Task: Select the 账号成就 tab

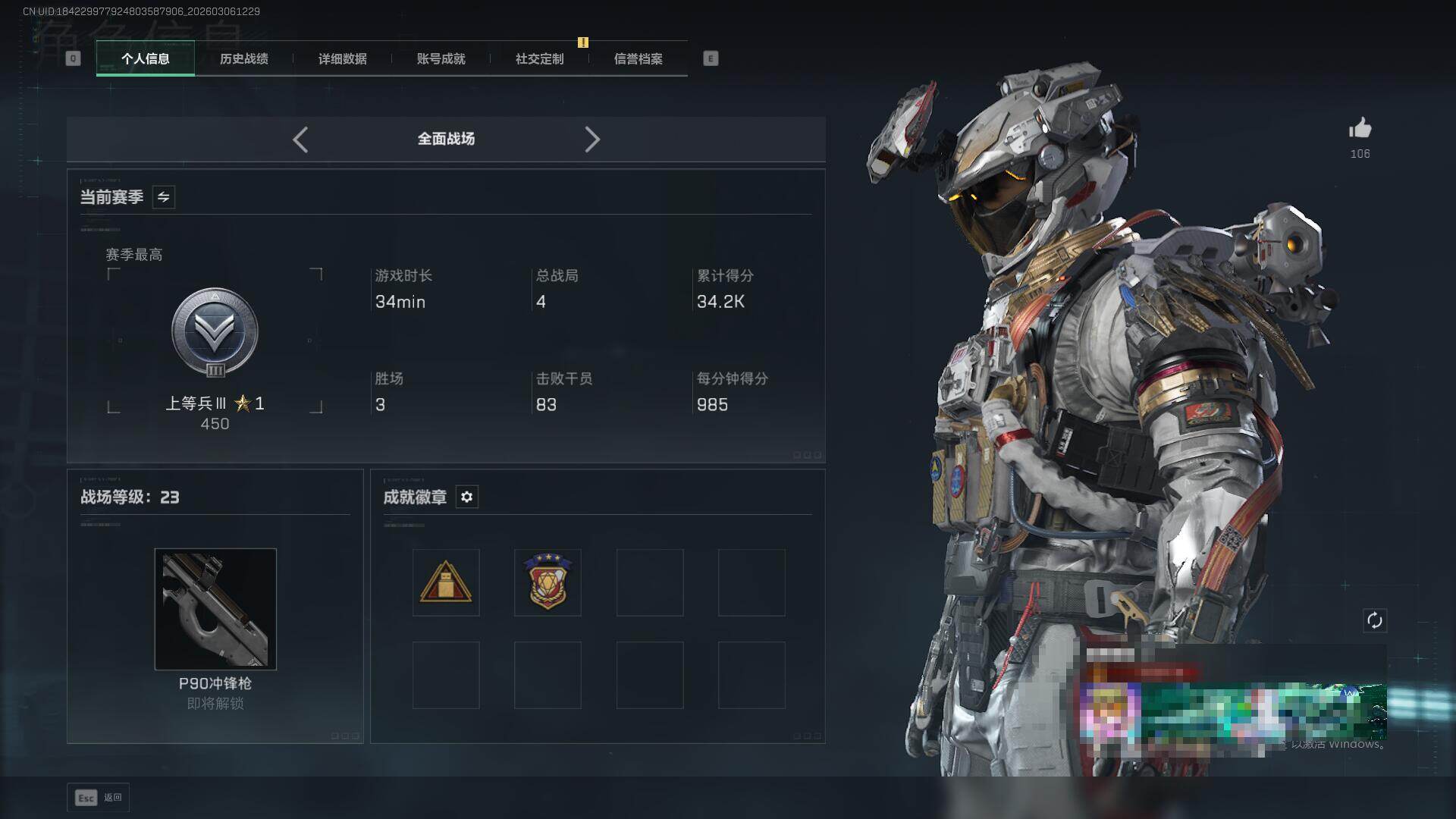Action: [441, 59]
